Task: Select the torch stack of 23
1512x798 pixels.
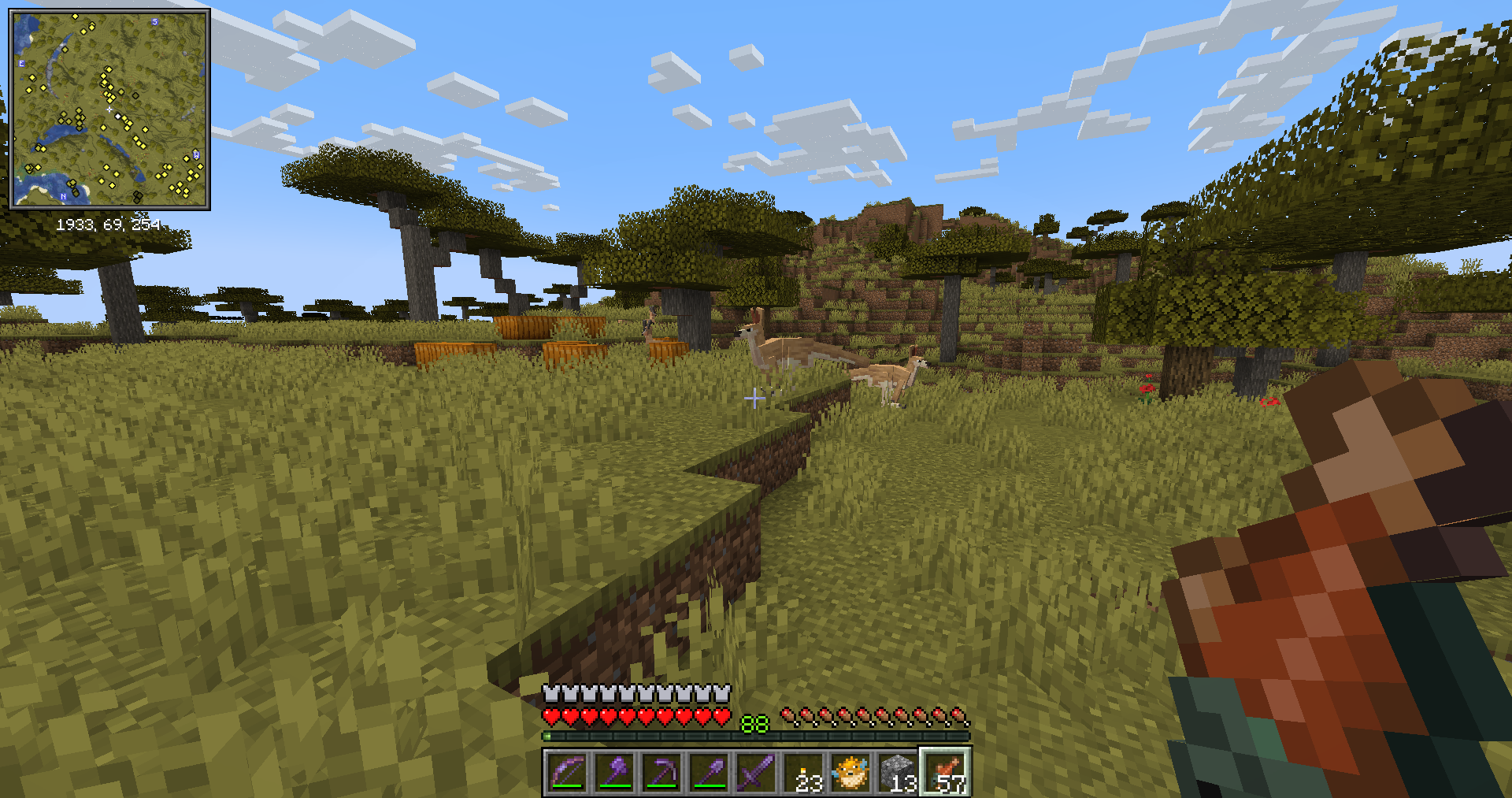Action: 803,772
